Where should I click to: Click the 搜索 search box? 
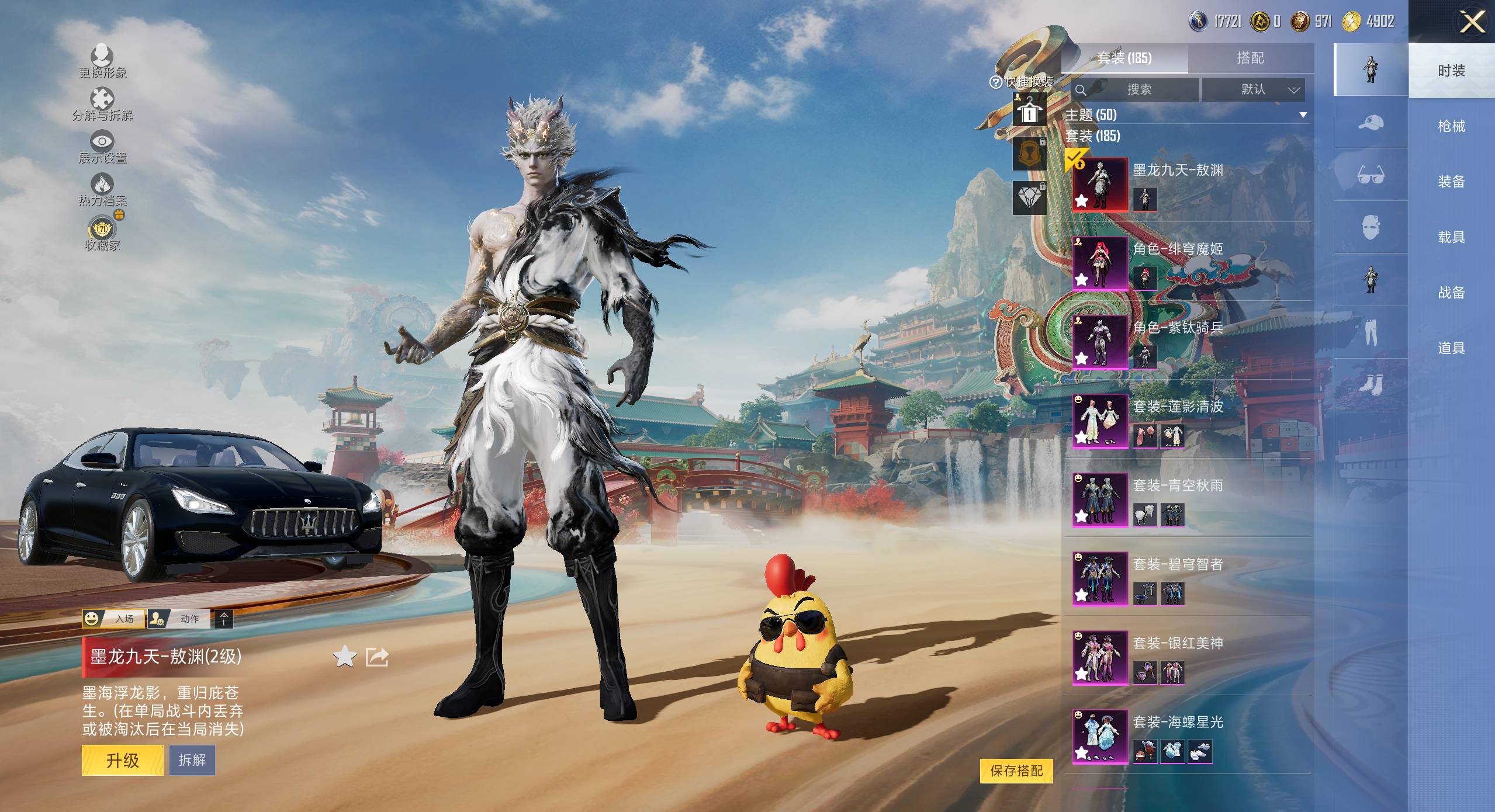pos(1137,89)
